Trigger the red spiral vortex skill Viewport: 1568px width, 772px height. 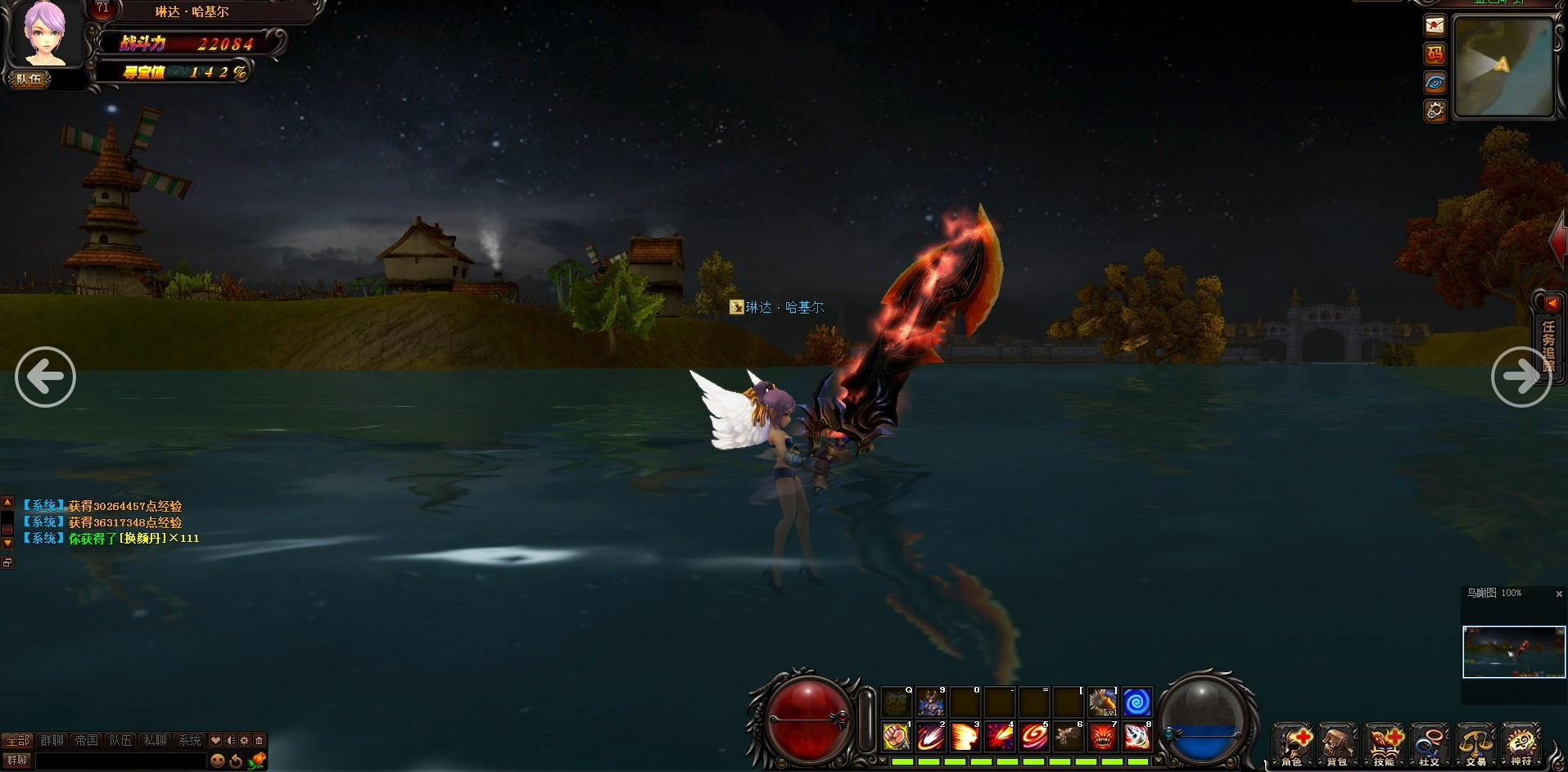[x=1033, y=737]
